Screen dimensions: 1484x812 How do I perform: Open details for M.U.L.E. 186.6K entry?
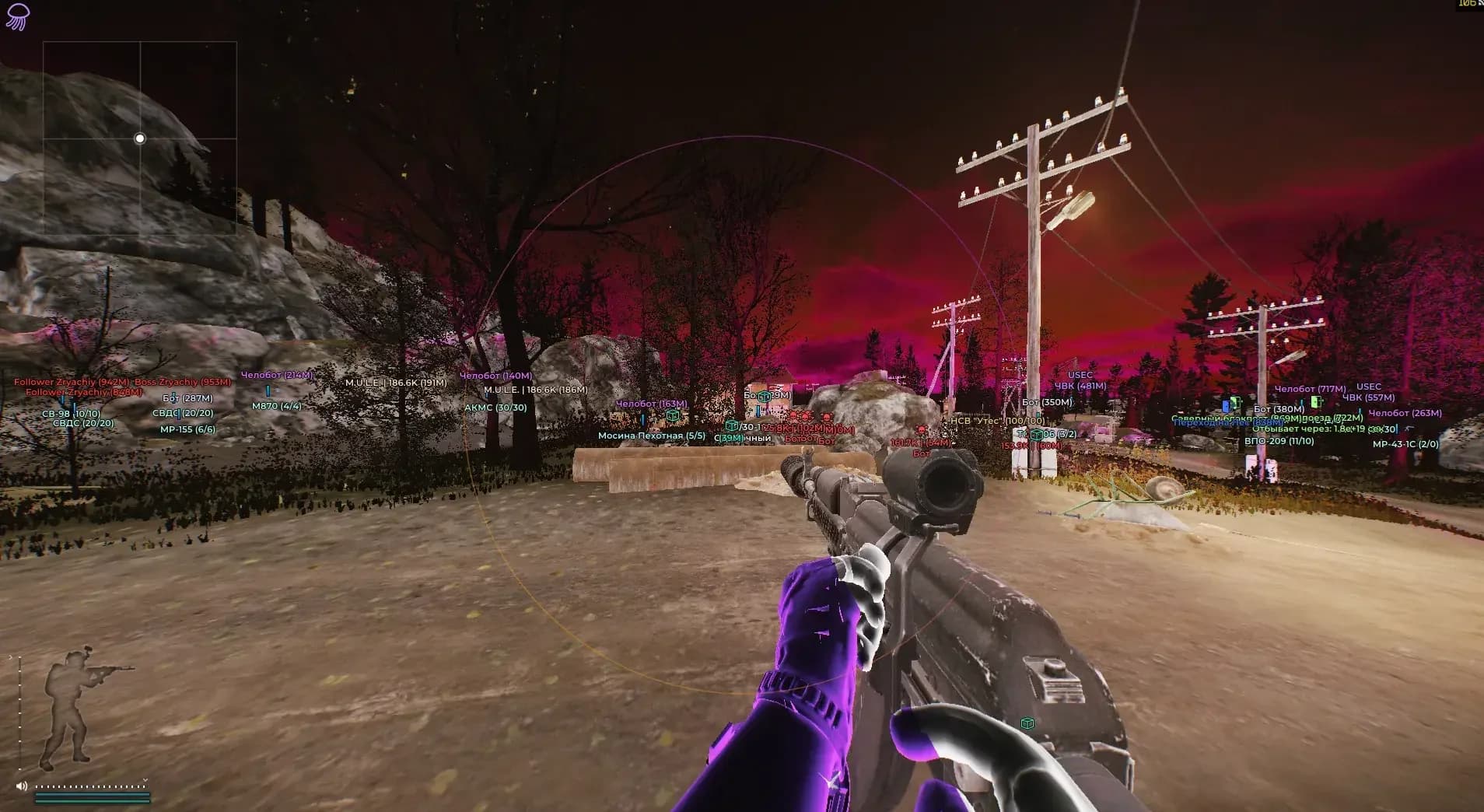pyautogui.click(x=395, y=384)
